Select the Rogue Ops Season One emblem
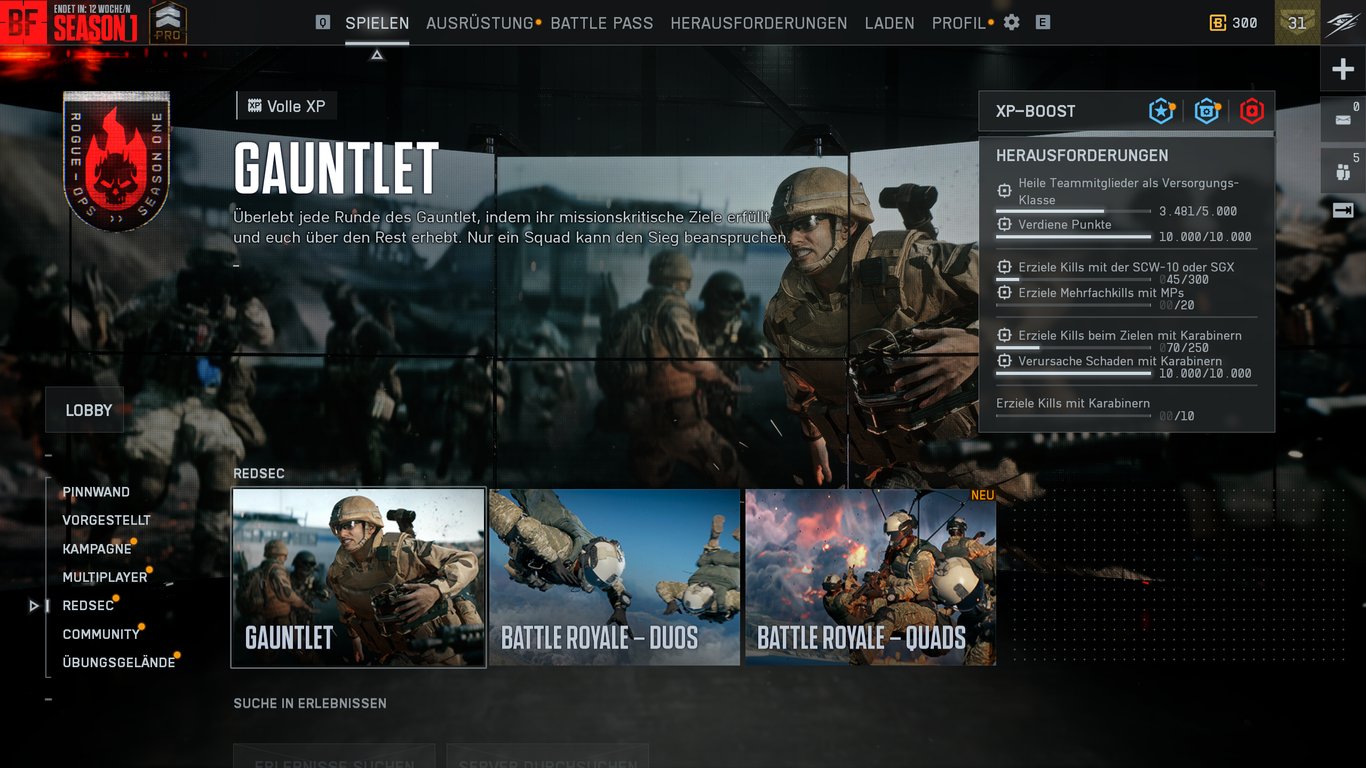 click(116, 162)
